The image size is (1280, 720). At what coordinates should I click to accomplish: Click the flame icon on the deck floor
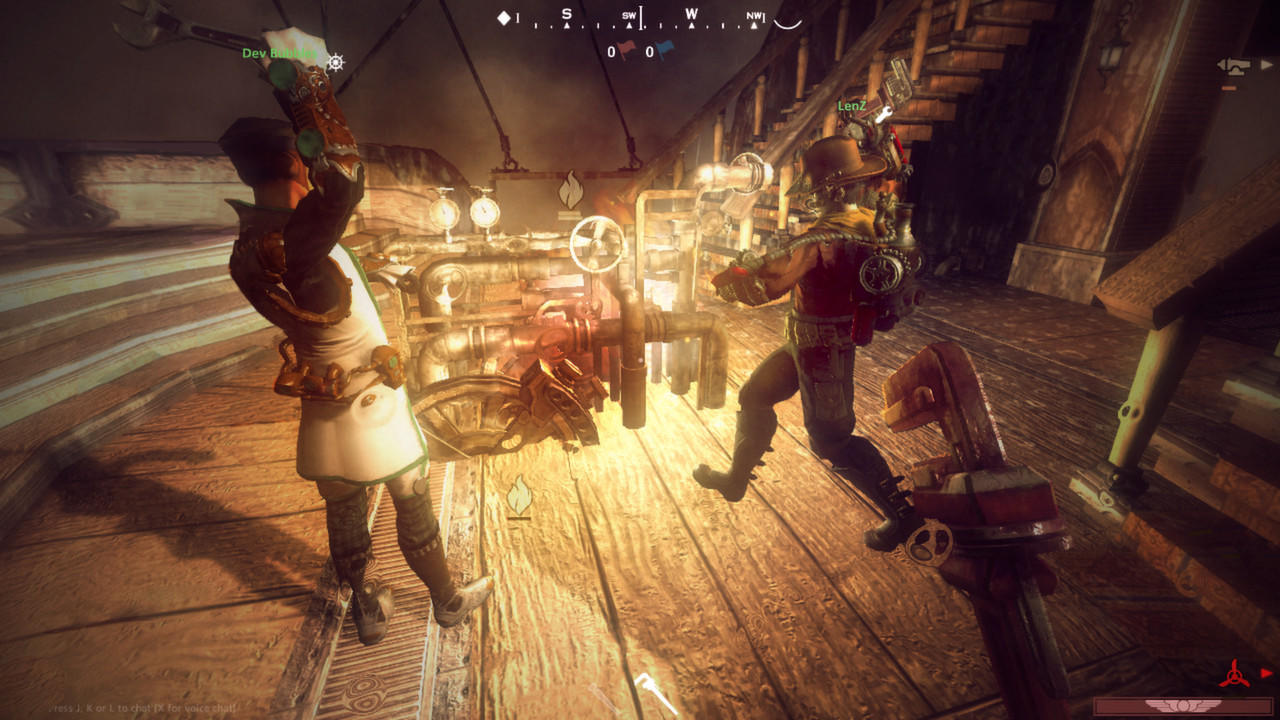tap(520, 491)
